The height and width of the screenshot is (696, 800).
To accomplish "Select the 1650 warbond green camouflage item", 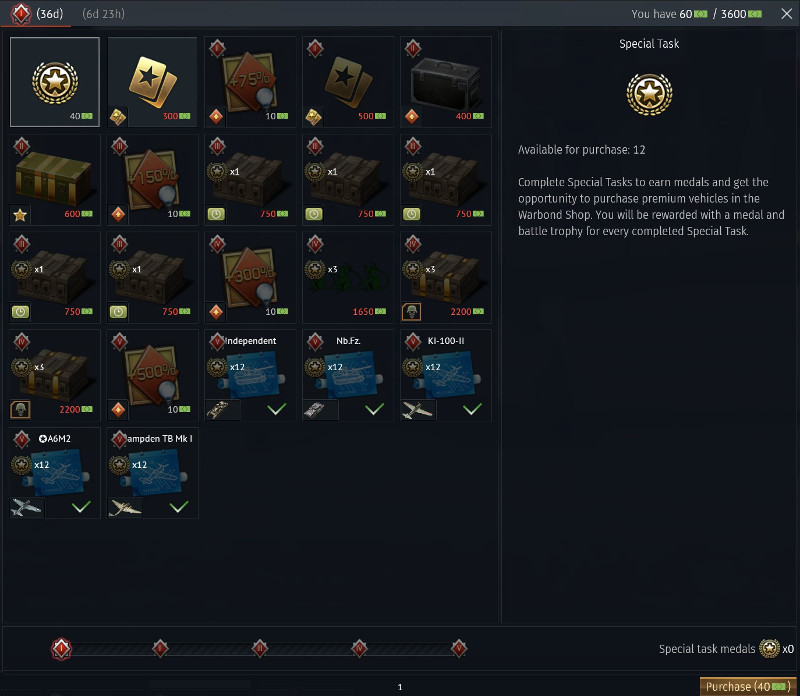I will 348,277.
